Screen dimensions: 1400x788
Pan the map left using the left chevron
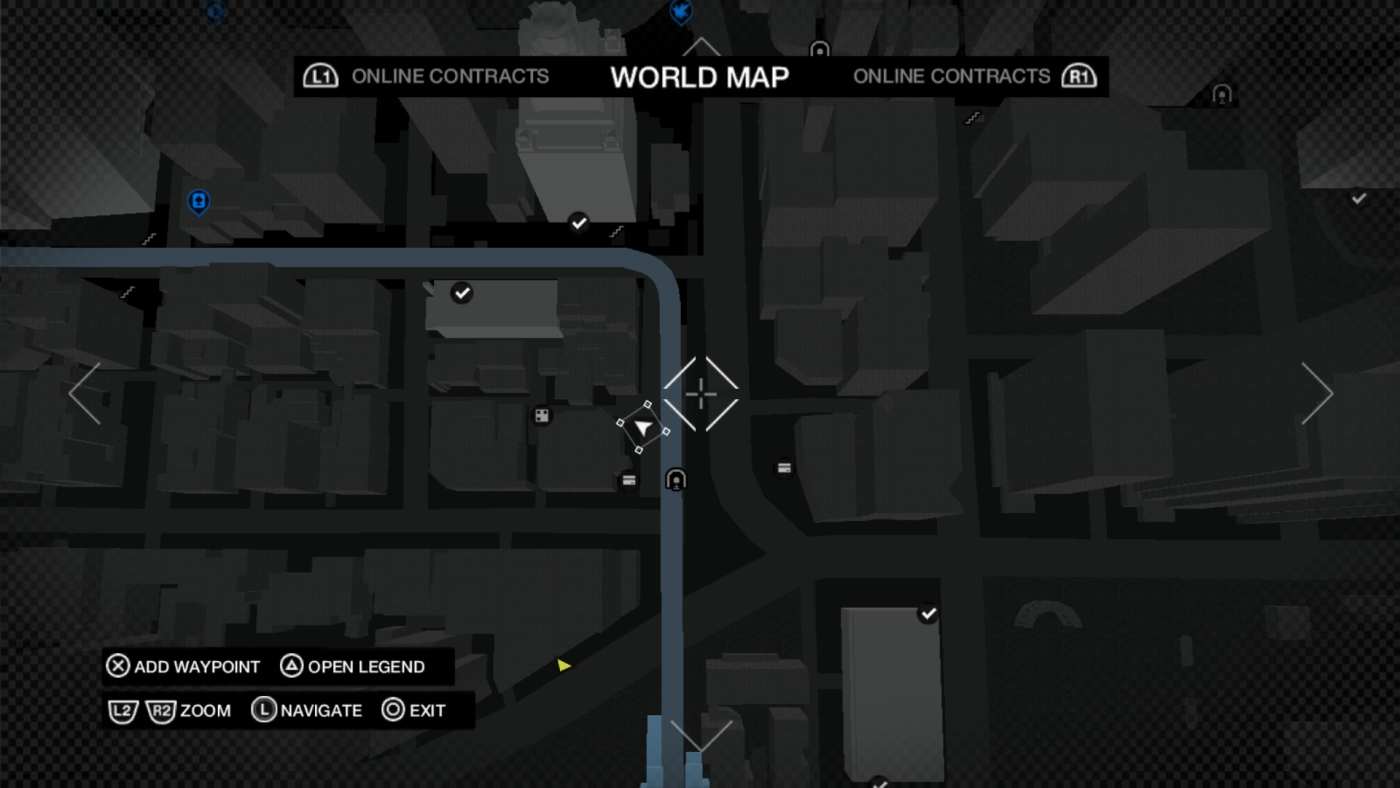coord(84,393)
